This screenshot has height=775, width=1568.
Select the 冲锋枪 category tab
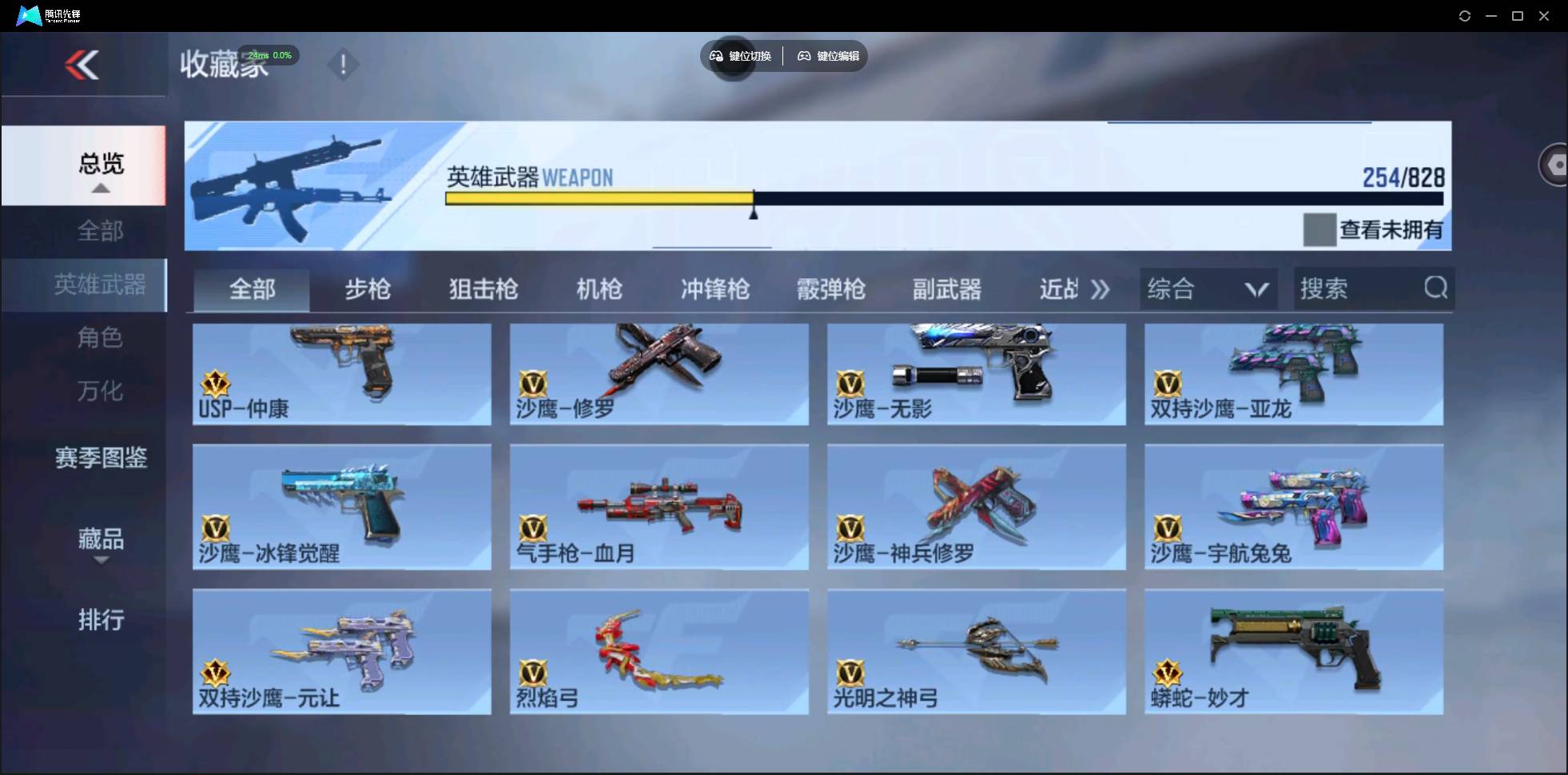point(715,289)
